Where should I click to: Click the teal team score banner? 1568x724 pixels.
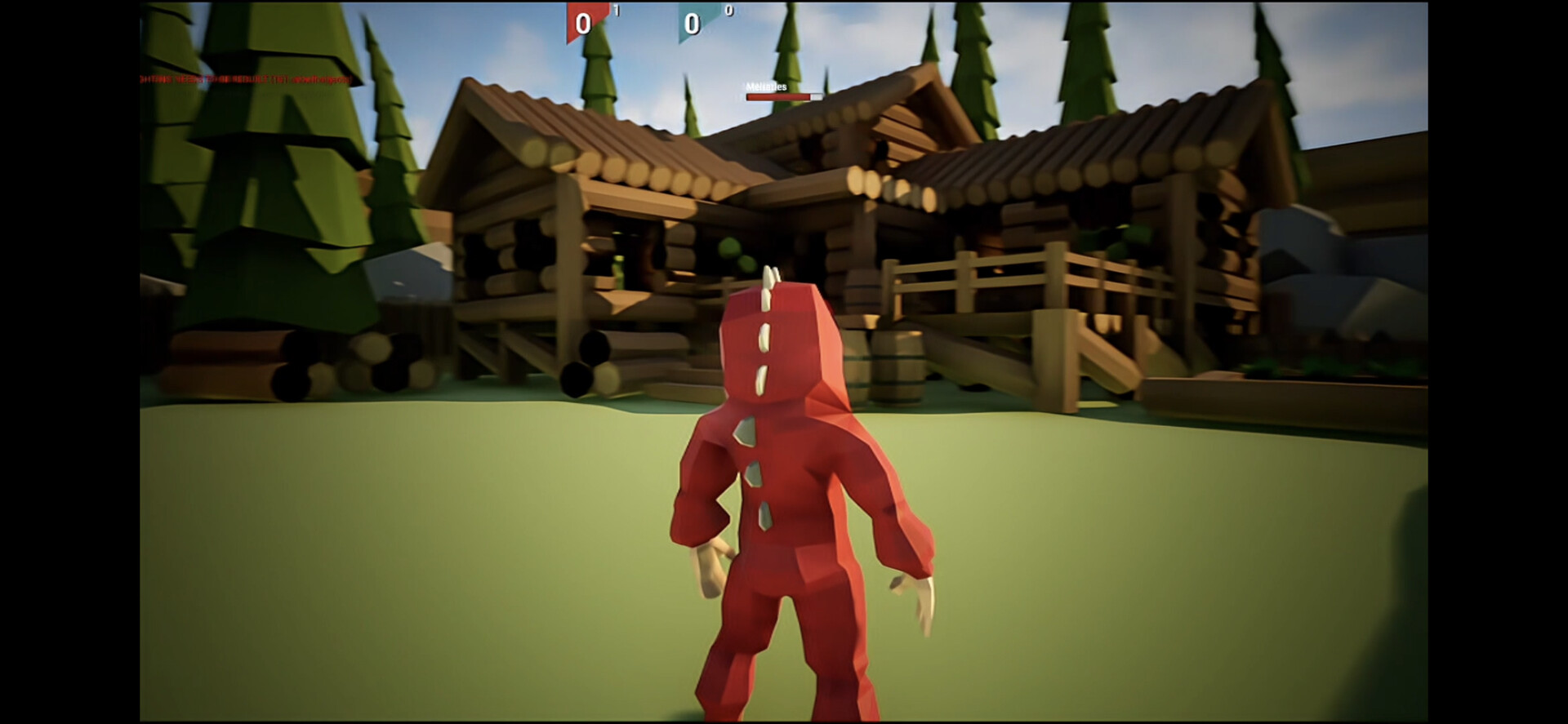click(694, 22)
